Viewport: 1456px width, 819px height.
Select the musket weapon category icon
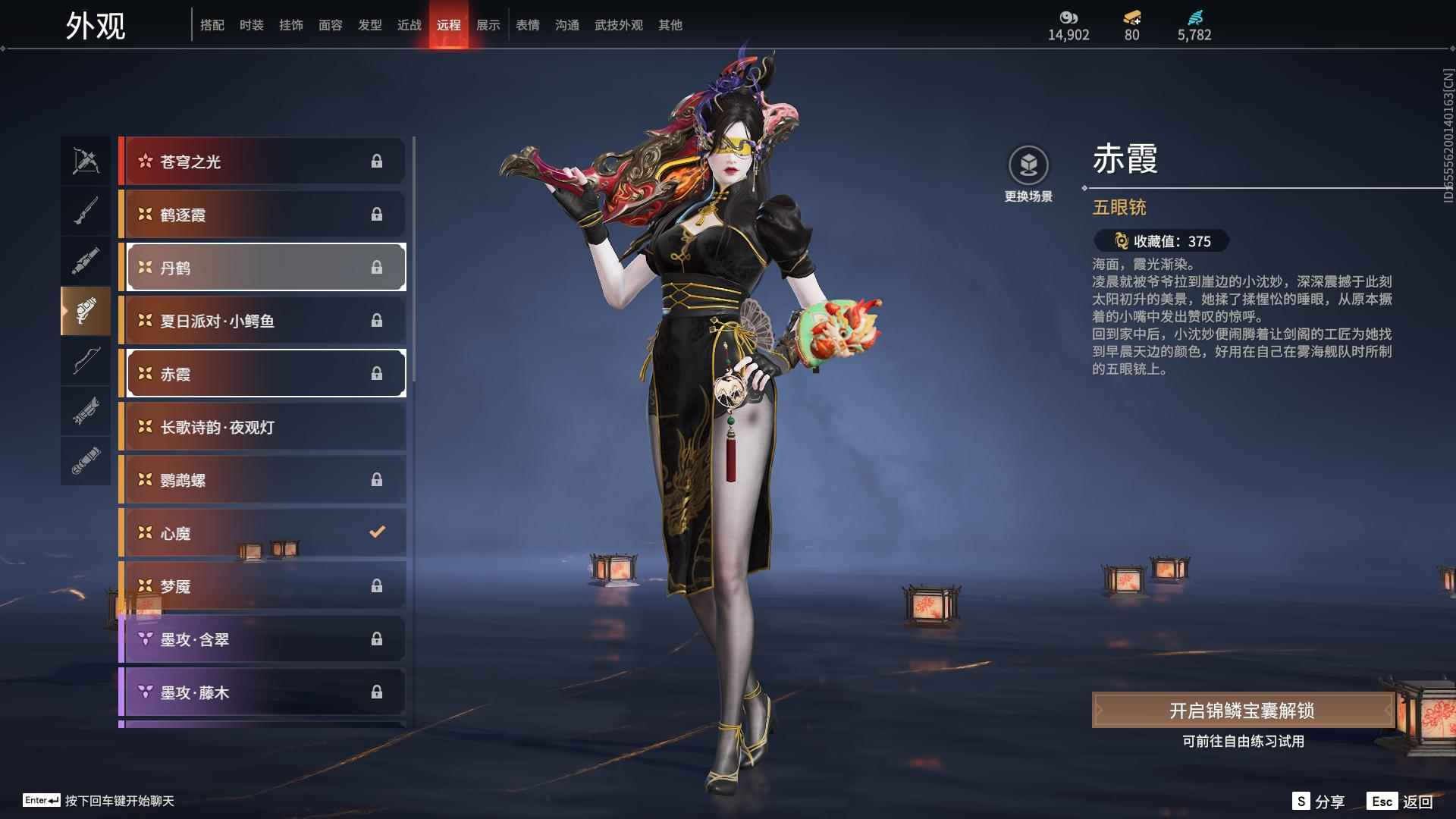86,210
